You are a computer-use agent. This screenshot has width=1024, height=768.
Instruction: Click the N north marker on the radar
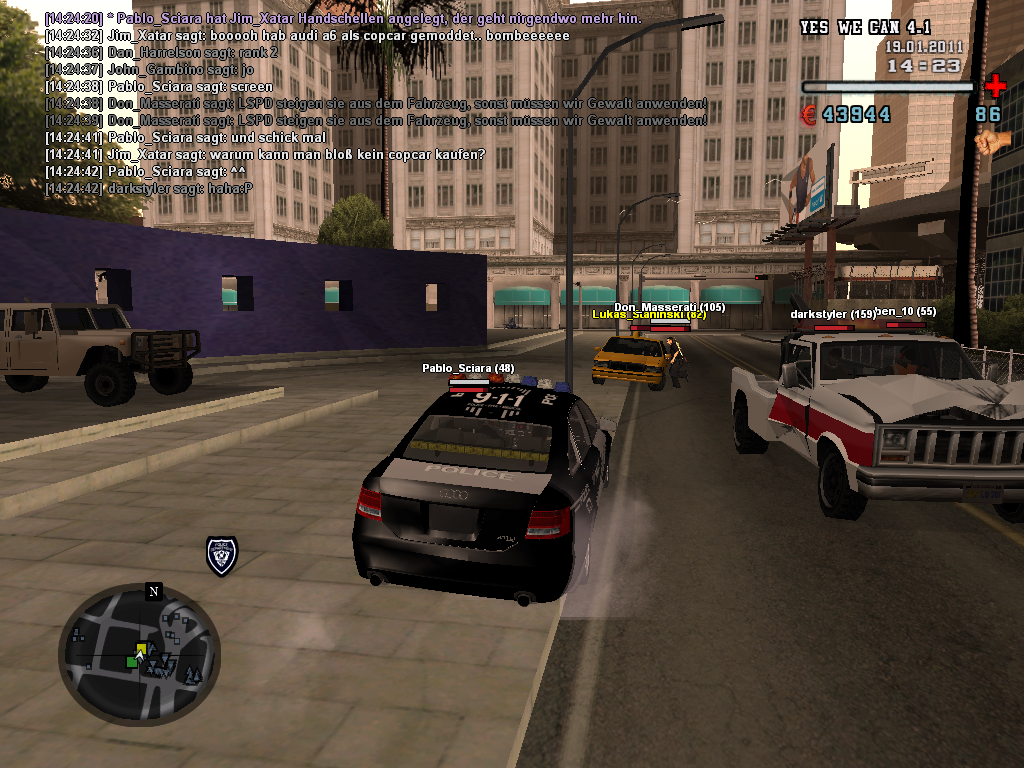point(153,591)
